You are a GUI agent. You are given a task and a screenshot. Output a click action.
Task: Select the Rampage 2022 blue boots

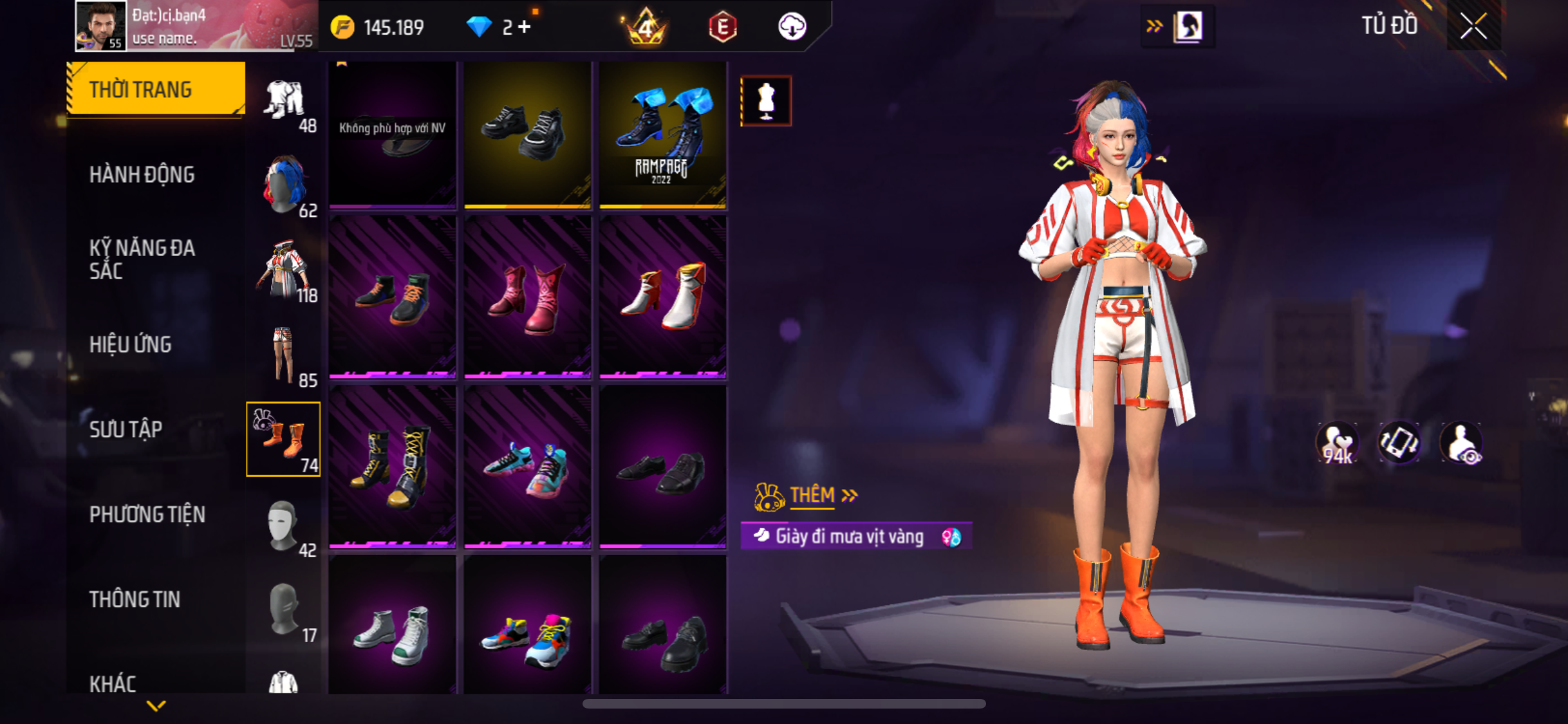pyautogui.click(x=662, y=135)
